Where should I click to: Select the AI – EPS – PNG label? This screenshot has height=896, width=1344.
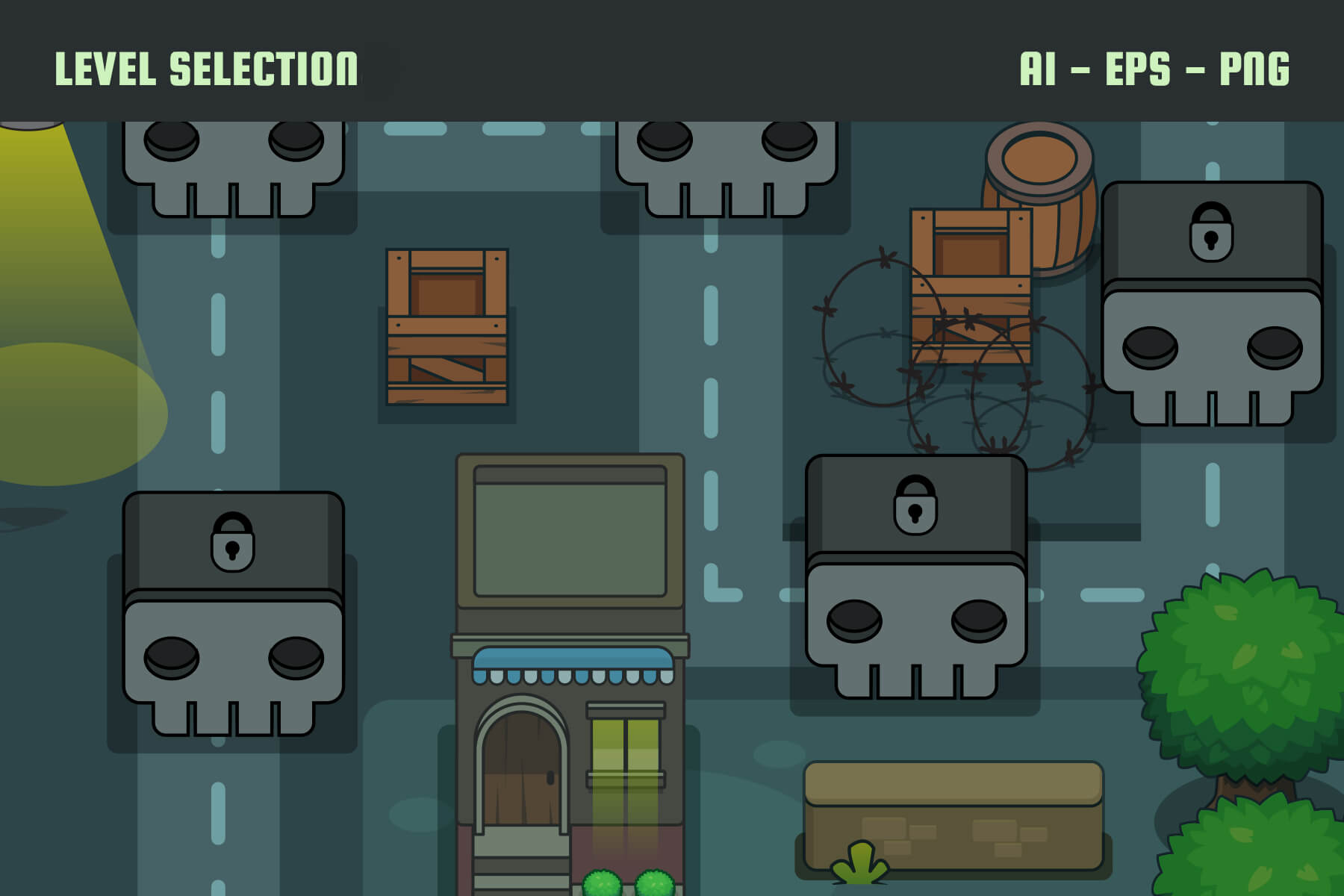(x=1156, y=67)
